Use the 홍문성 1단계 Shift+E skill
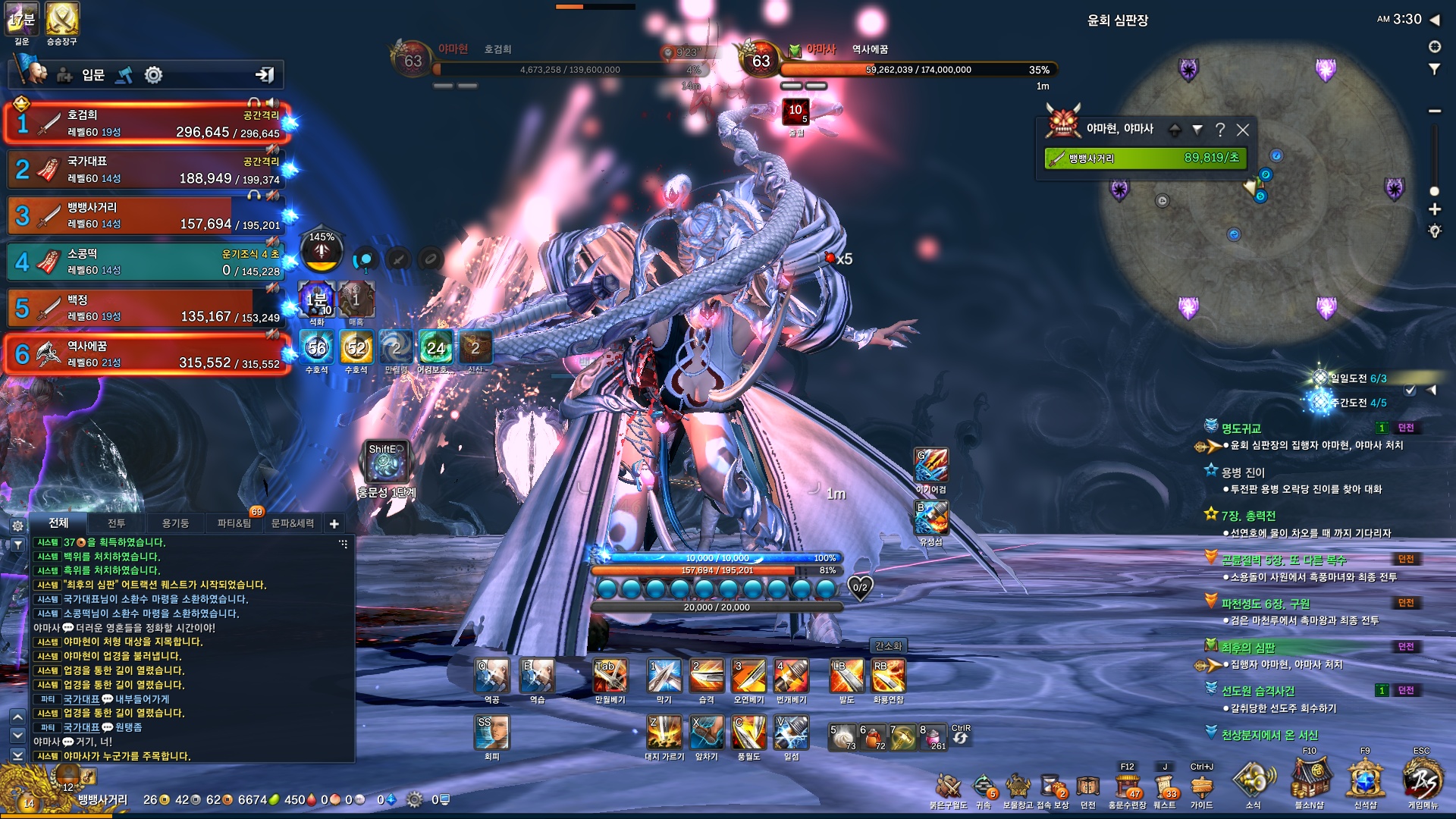Image resolution: width=1456 pixels, height=819 pixels. click(387, 460)
